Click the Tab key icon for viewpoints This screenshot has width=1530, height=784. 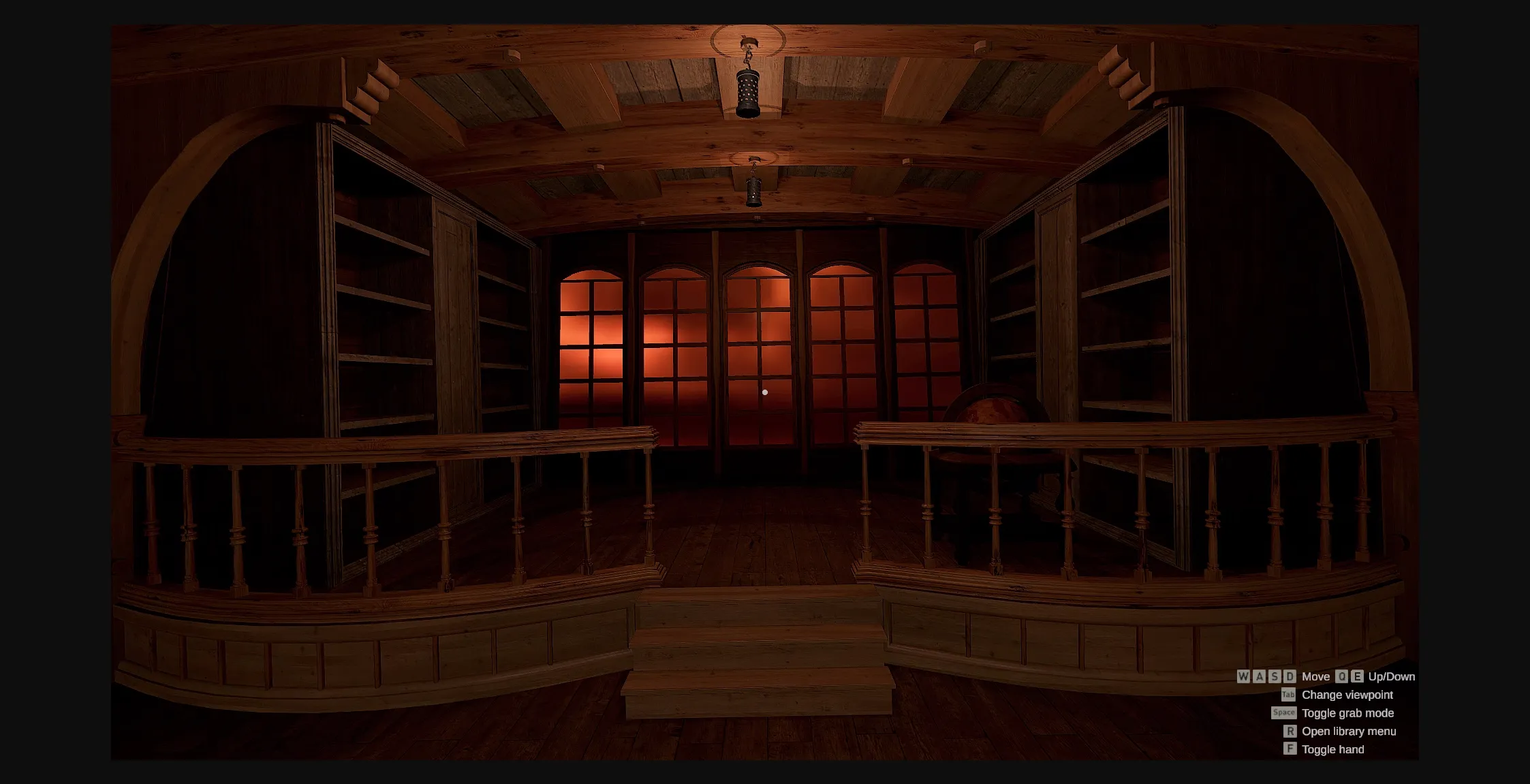tap(1288, 695)
